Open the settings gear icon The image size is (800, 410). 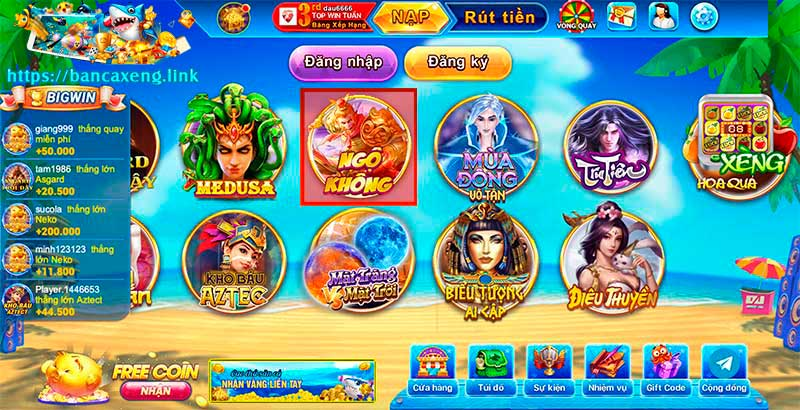pos(706,16)
